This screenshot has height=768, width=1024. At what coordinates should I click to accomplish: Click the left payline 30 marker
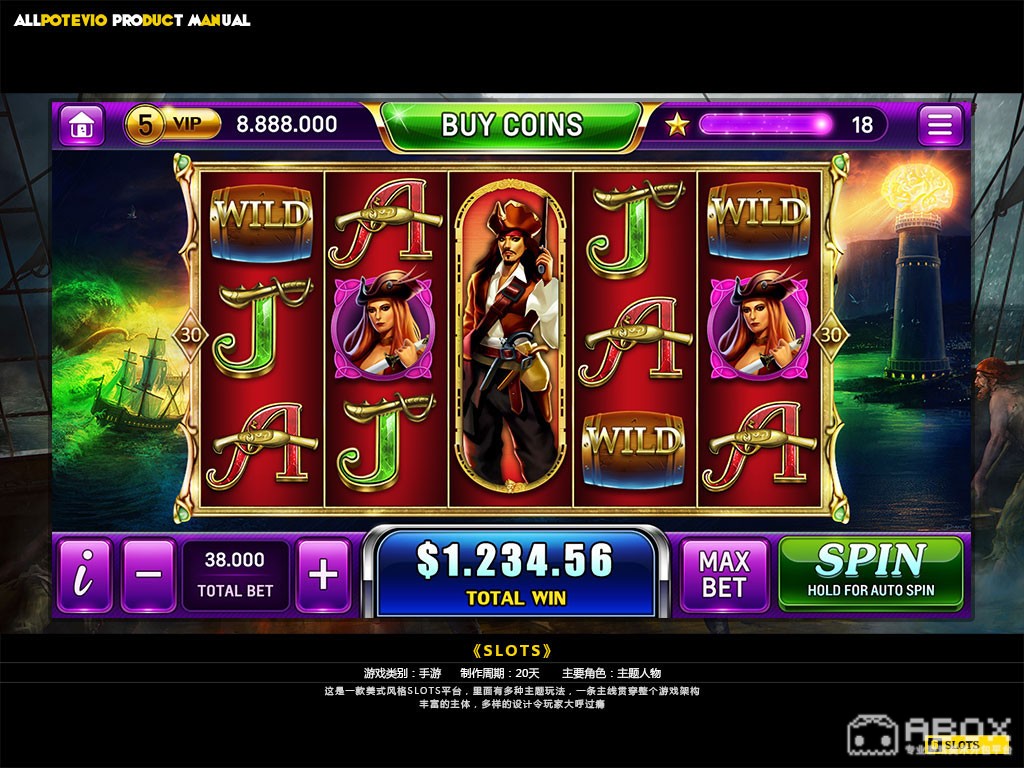tap(190, 335)
